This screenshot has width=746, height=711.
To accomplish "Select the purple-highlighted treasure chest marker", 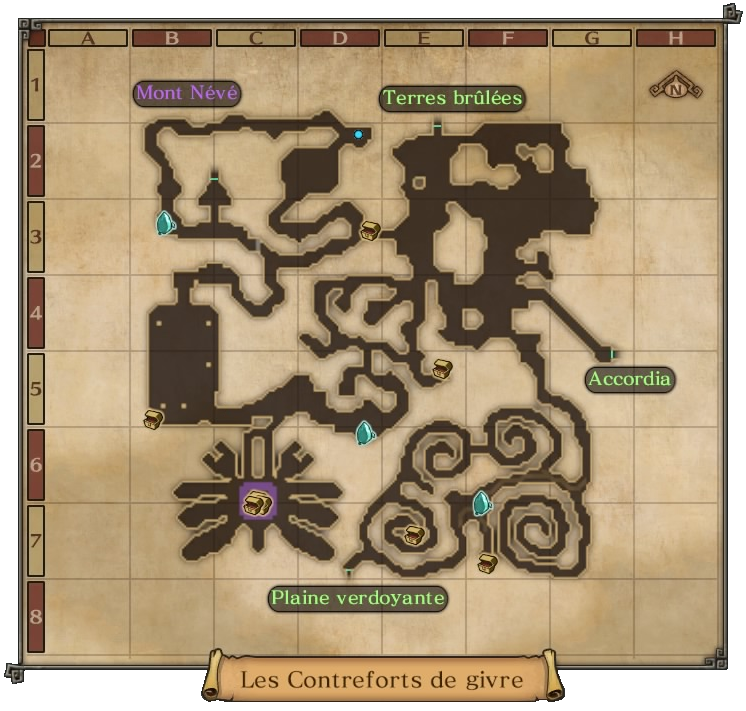I will coord(257,502).
